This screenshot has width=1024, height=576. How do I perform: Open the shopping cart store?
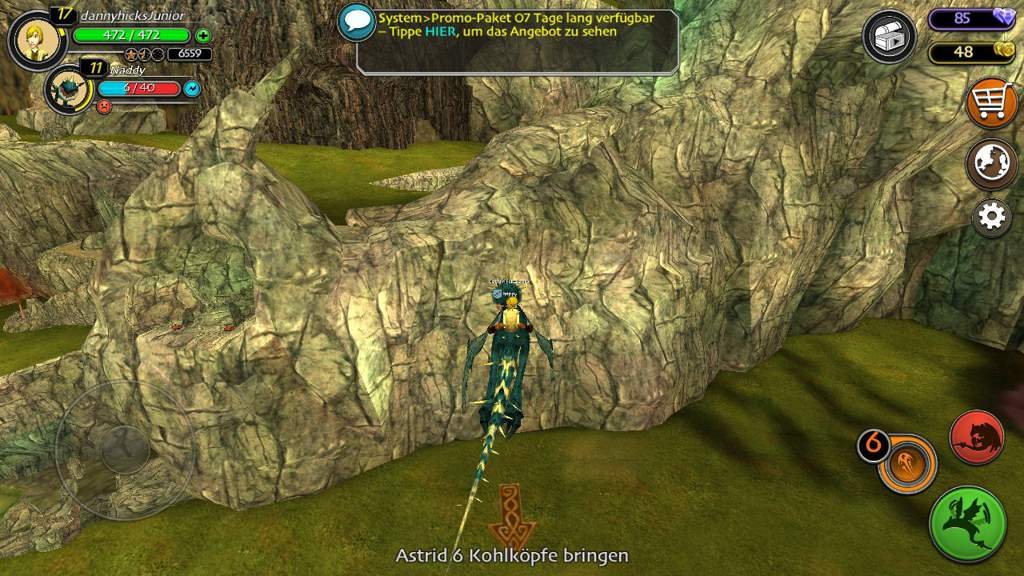(x=990, y=105)
